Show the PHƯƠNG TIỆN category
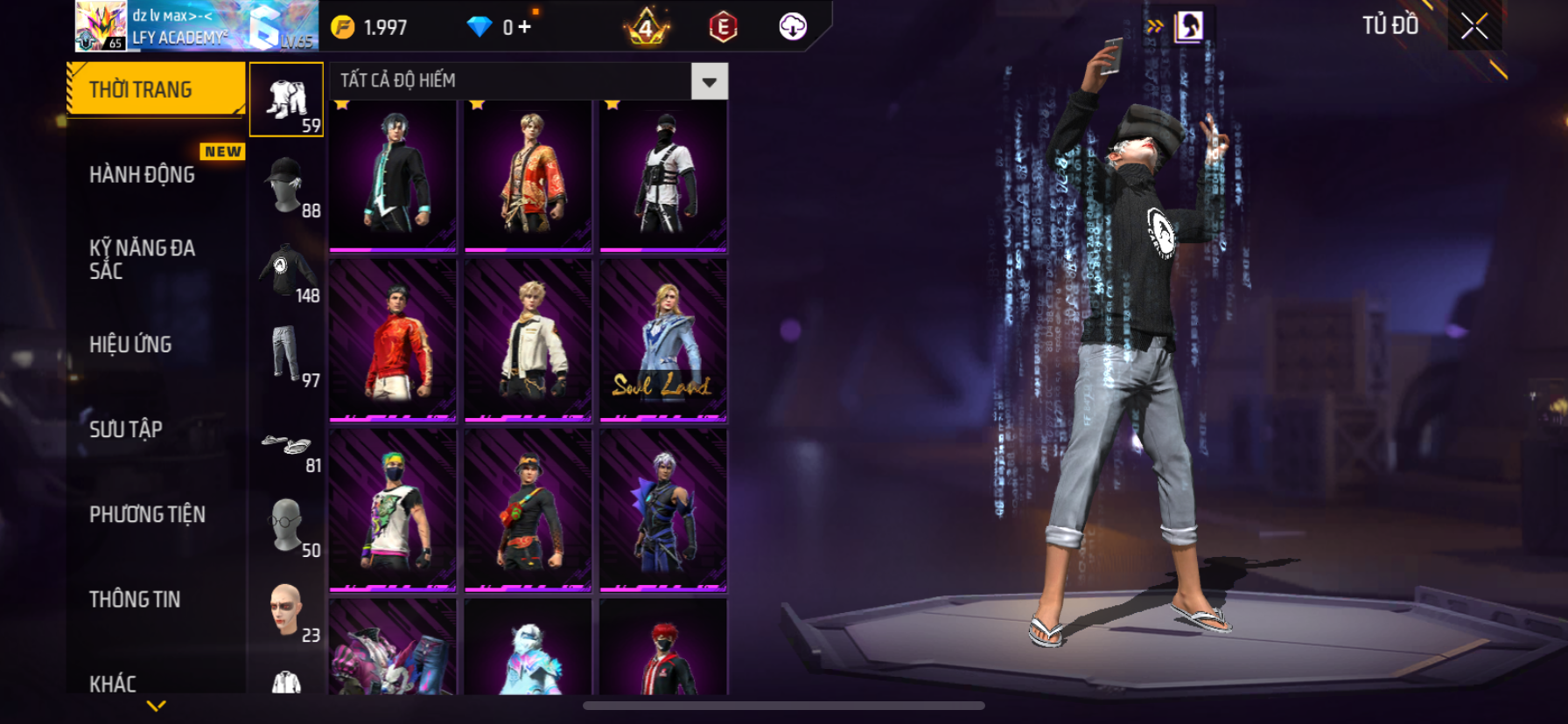 pyautogui.click(x=147, y=514)
